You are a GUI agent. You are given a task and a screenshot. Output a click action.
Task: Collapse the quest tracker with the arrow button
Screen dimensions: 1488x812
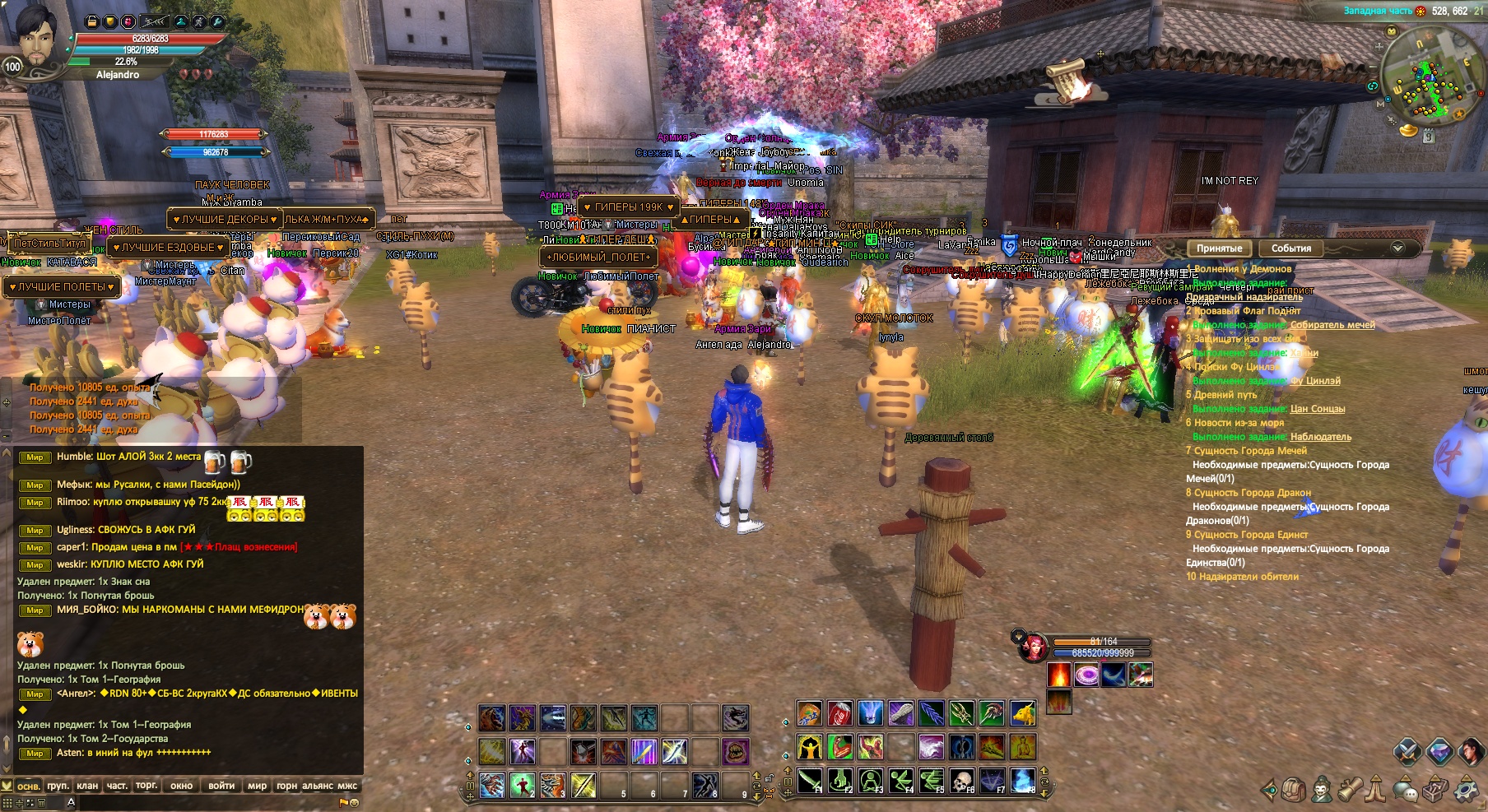[x=1397, y=248]
